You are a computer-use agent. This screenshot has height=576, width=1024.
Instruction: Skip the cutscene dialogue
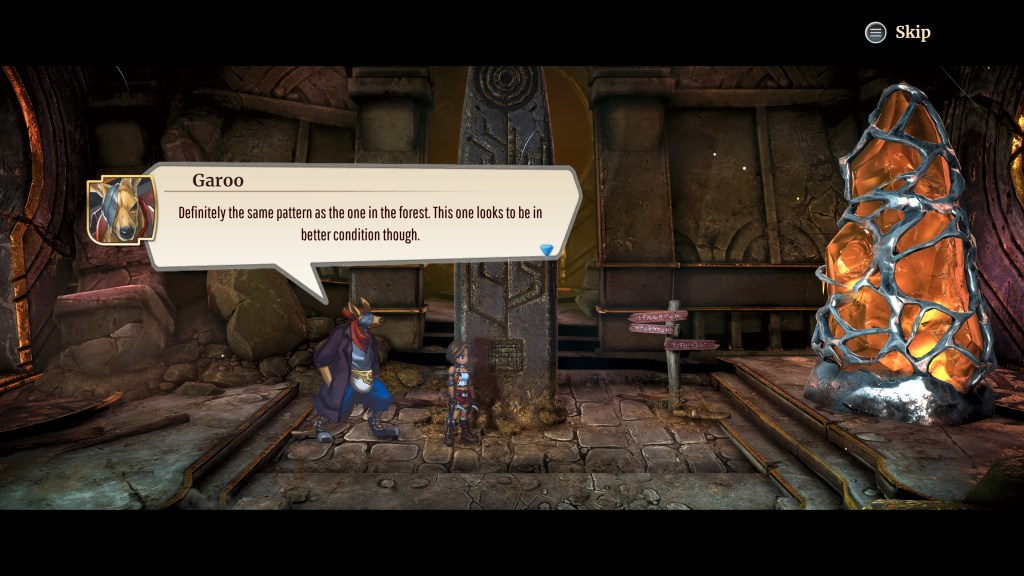click(x=897, y=33)
